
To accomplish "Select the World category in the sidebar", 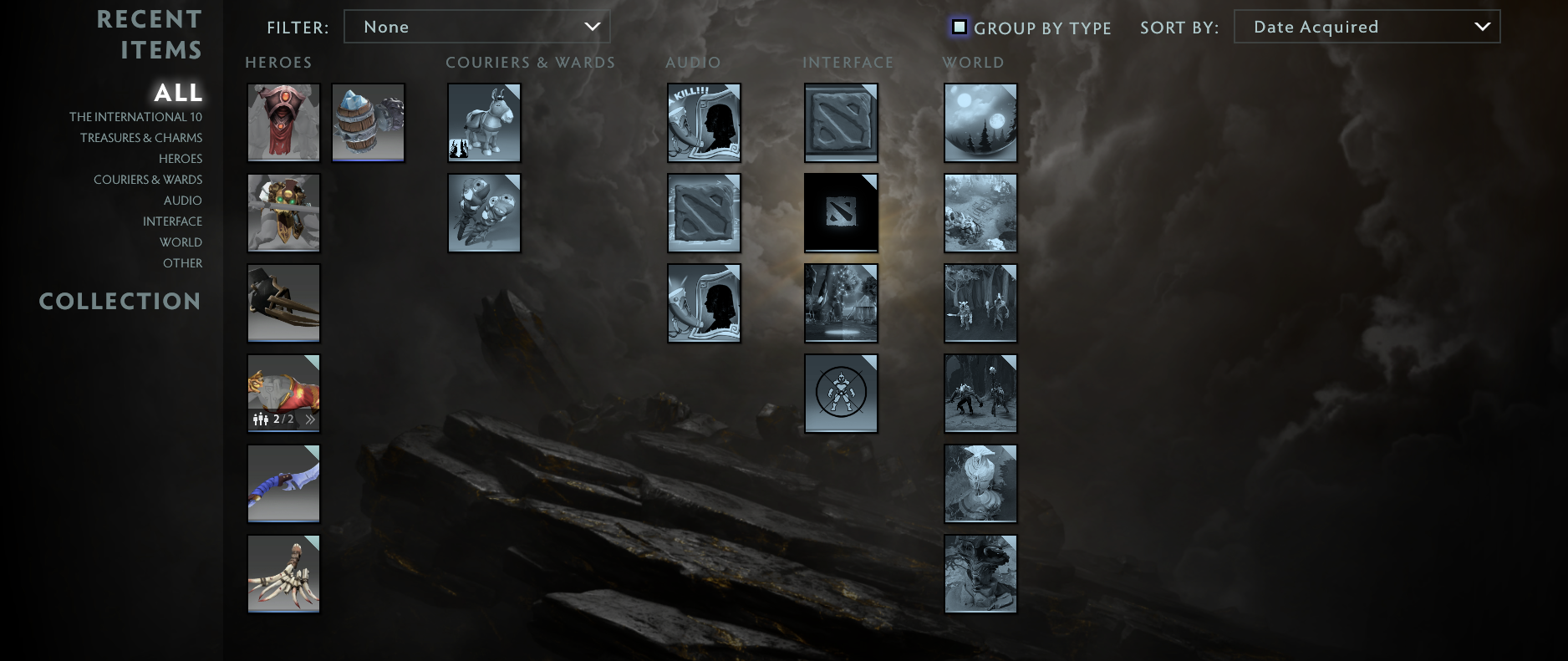I will click(181, 242).
